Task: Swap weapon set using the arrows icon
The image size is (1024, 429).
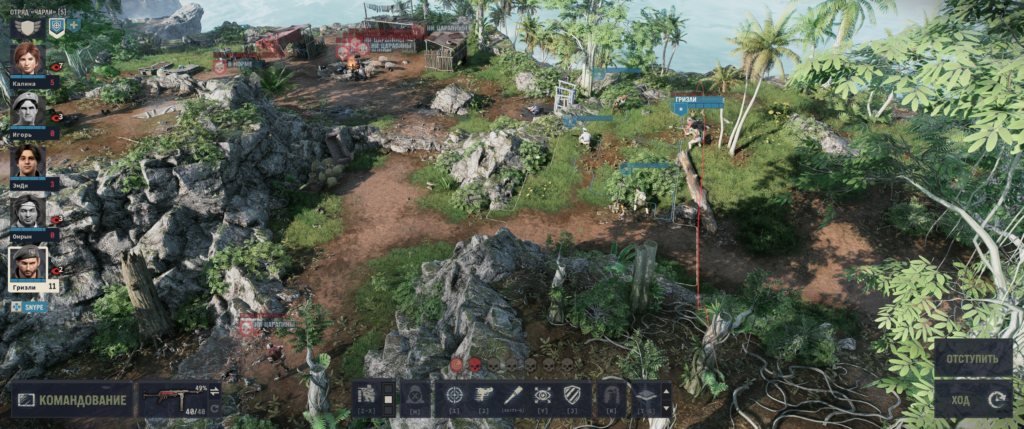Action: [214, 391]
